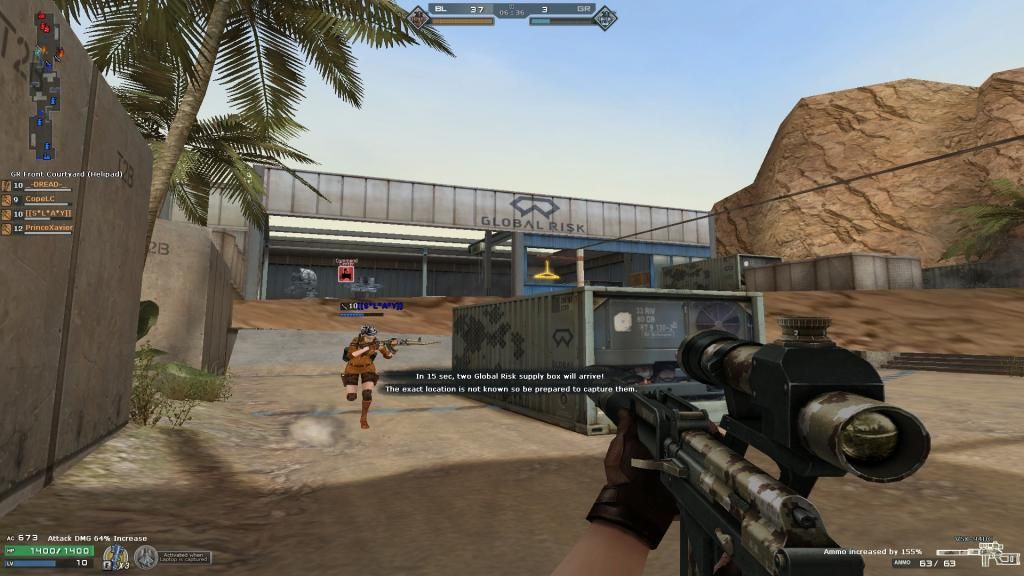Select the equipped rifle weapon icon
This screenshot has height=576, width=1024.
pyautogui.click(x=962, y=551)
